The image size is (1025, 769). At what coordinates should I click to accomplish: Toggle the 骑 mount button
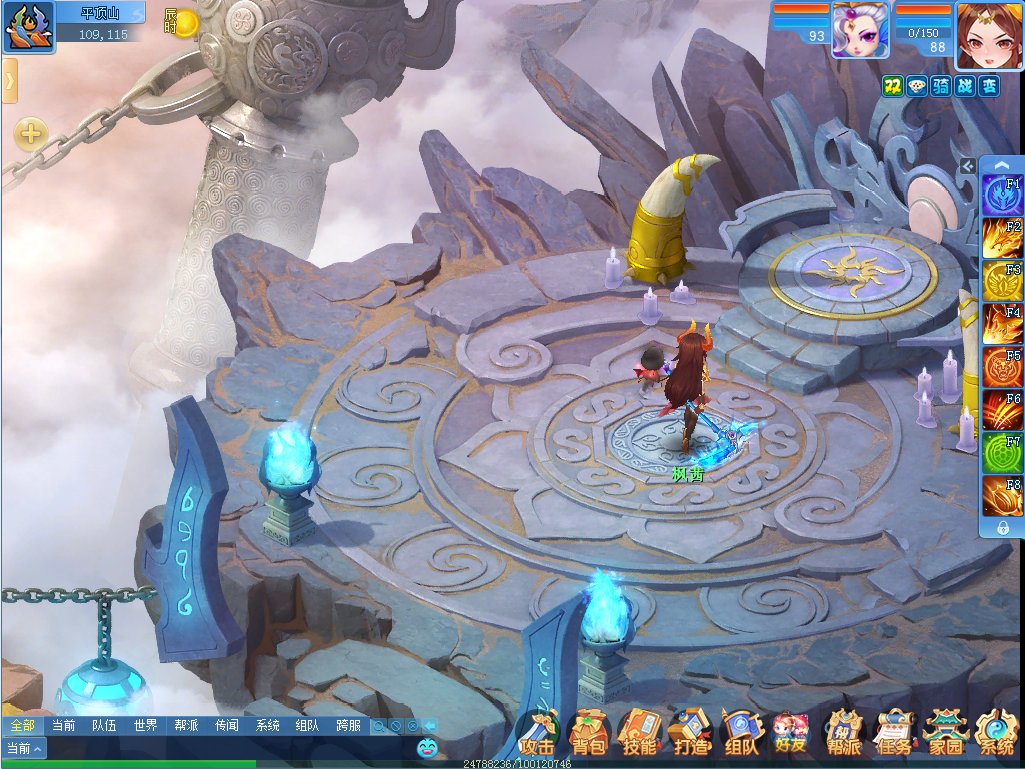tap(940, 86)
